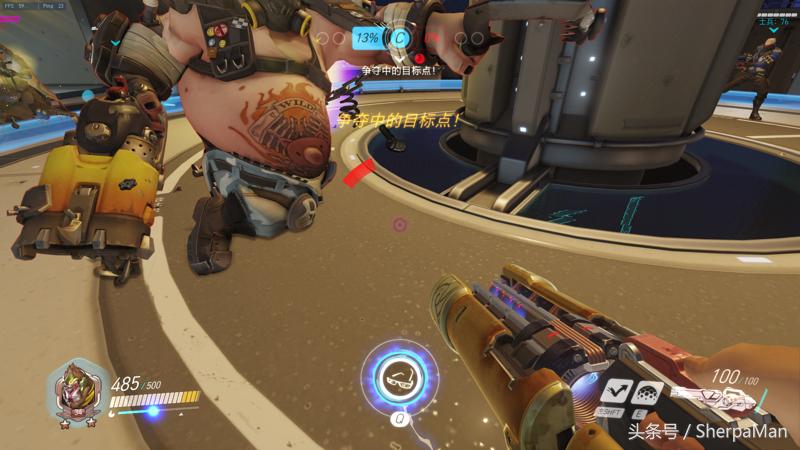Click the Roadhog hero portrait
Viewport: 800px width, 450px height.
[76, 390]
